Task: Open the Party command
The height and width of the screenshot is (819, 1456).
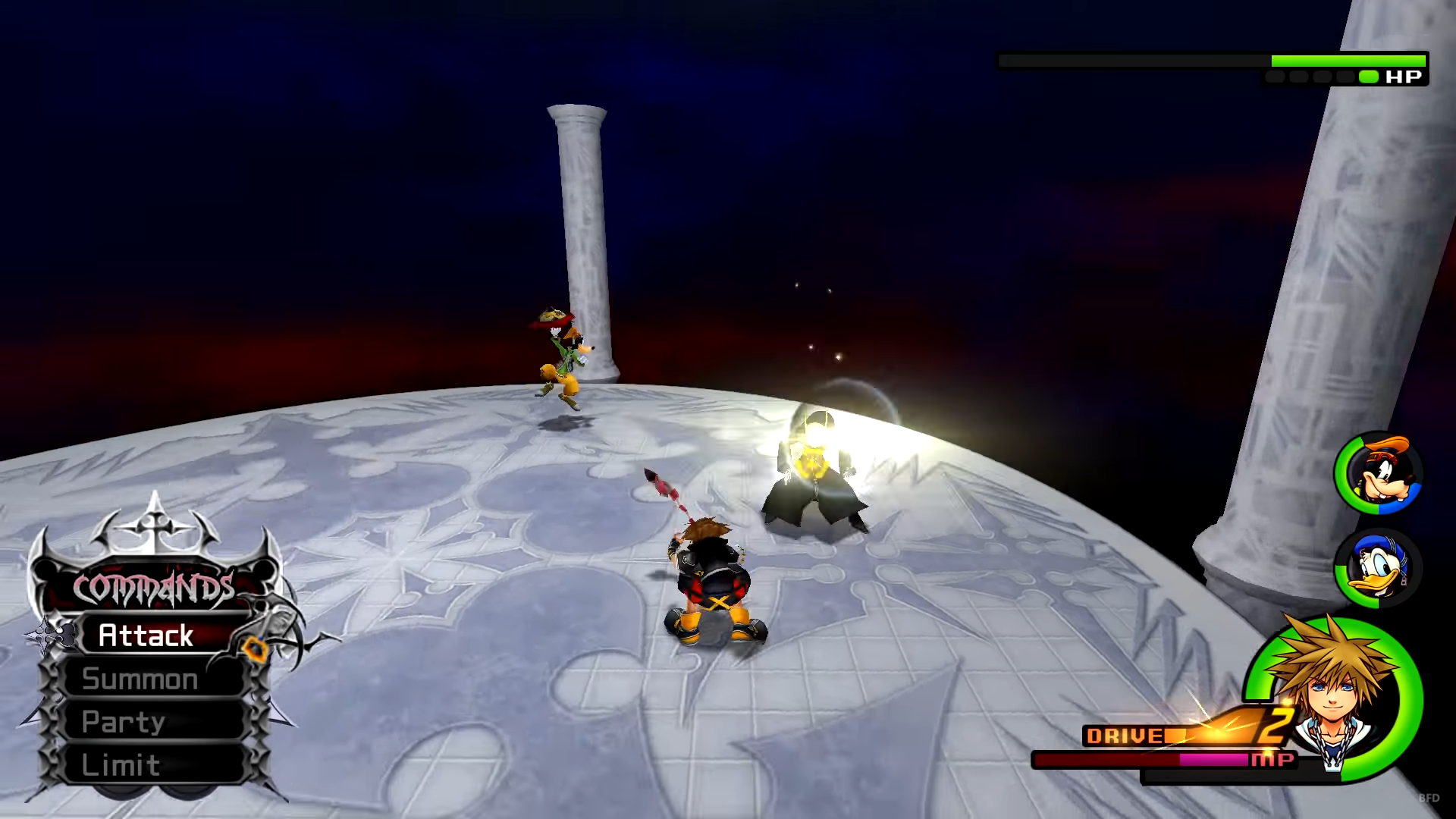Action: [x=124, y=722]
